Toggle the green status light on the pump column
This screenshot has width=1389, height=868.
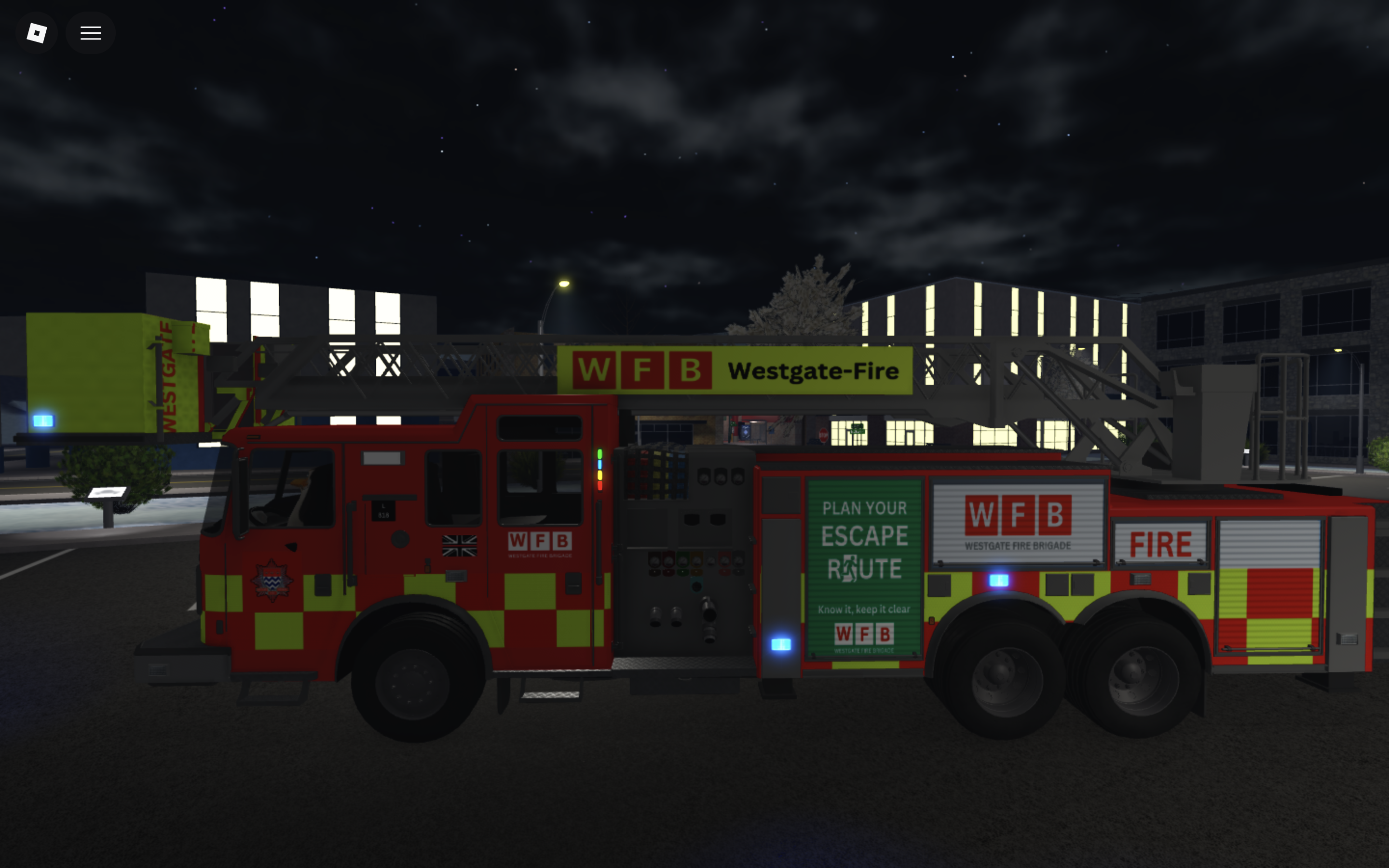click(x=600, y=454)
